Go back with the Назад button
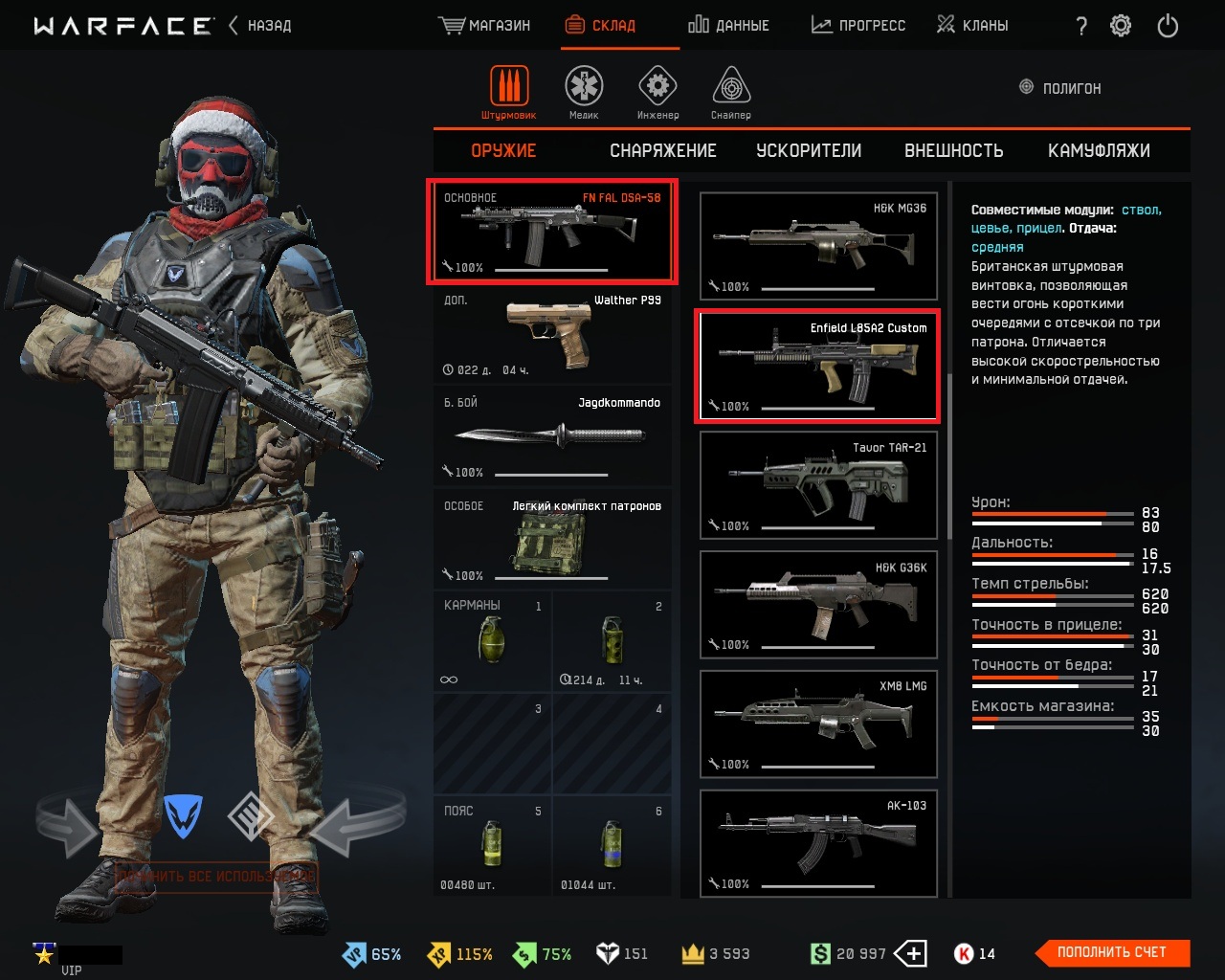 (x=260, y=26)
